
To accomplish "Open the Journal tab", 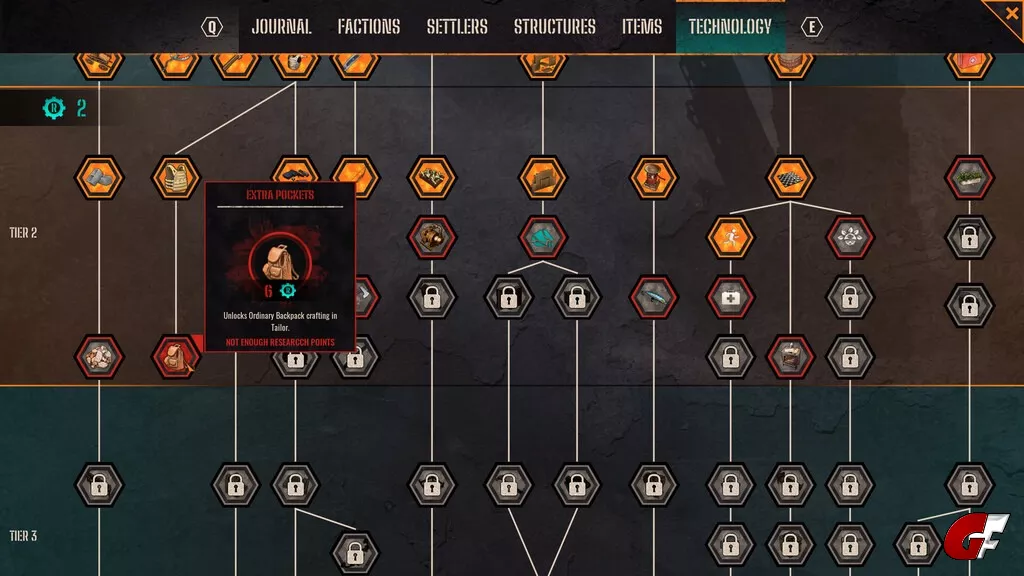I will (x=281, y=27).
